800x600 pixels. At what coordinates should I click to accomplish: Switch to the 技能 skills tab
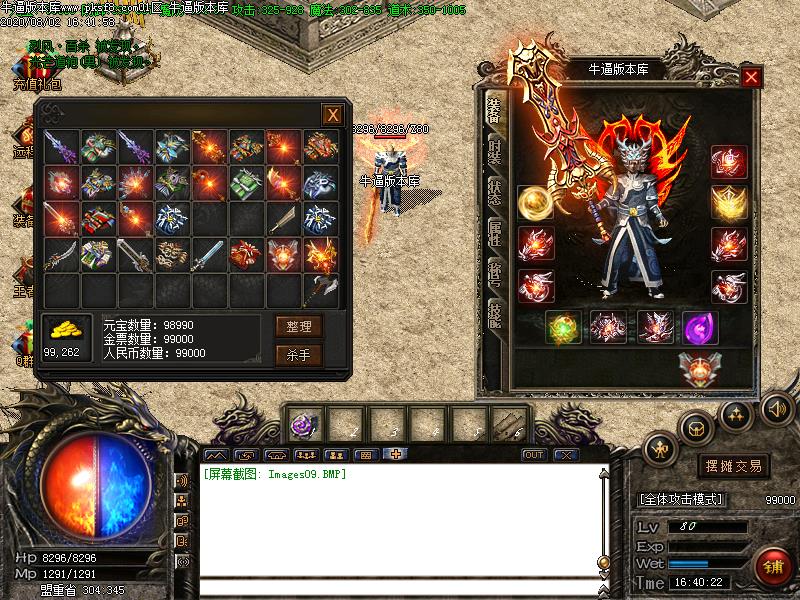(494, 320)
